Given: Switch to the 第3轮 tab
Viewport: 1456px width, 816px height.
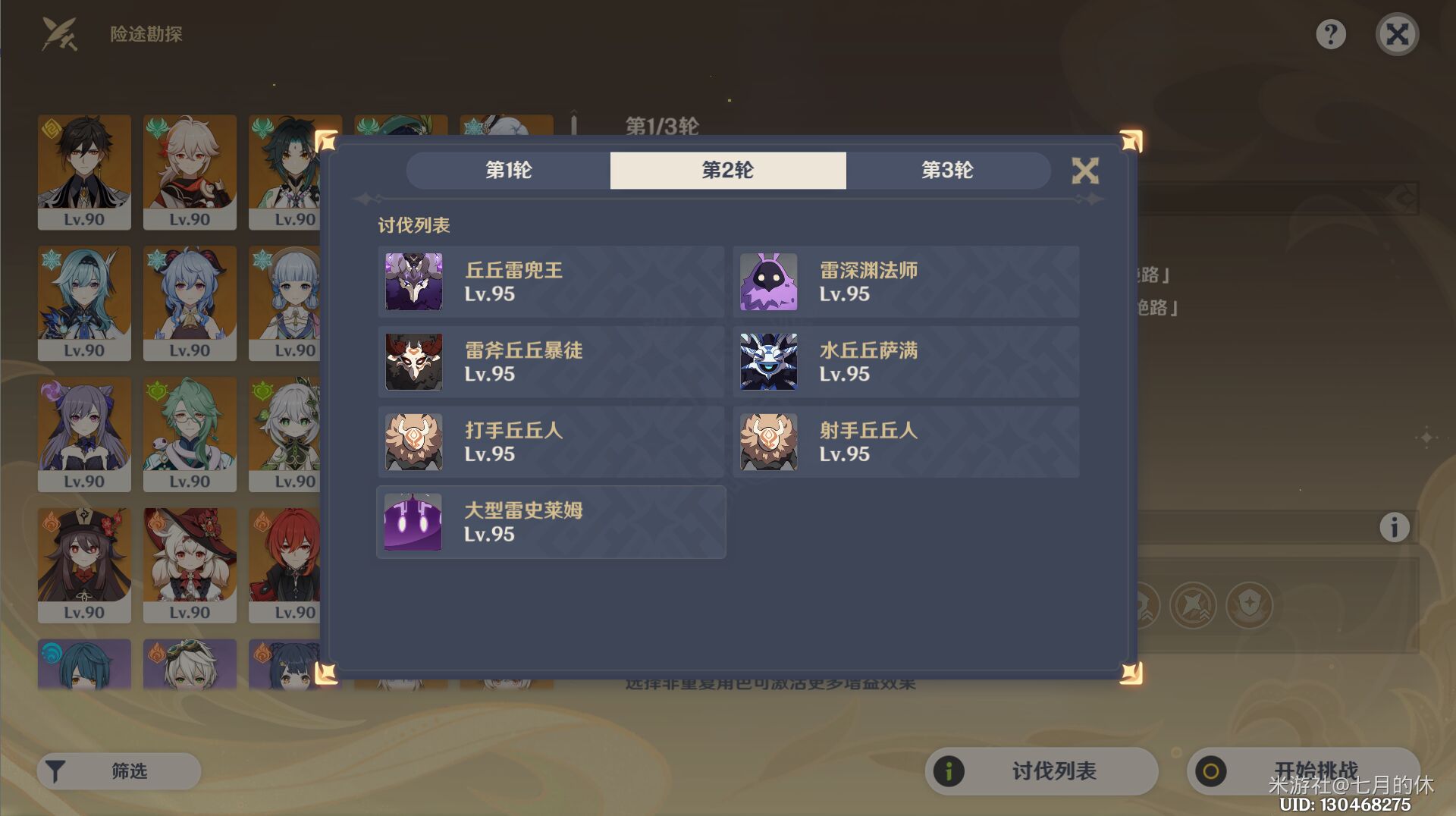Looking at the screenshot, I should [948, 171].
